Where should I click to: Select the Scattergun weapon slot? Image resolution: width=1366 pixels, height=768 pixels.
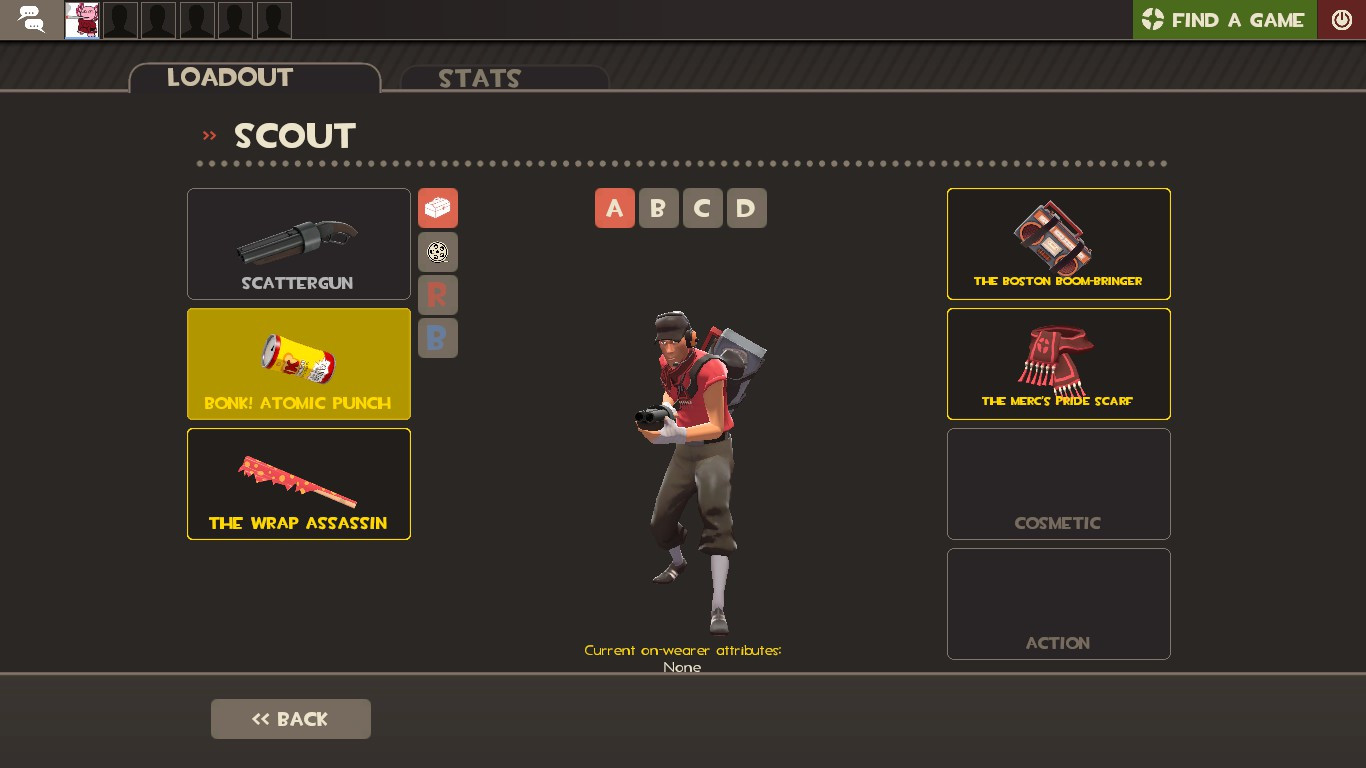(x=298, y=243)
